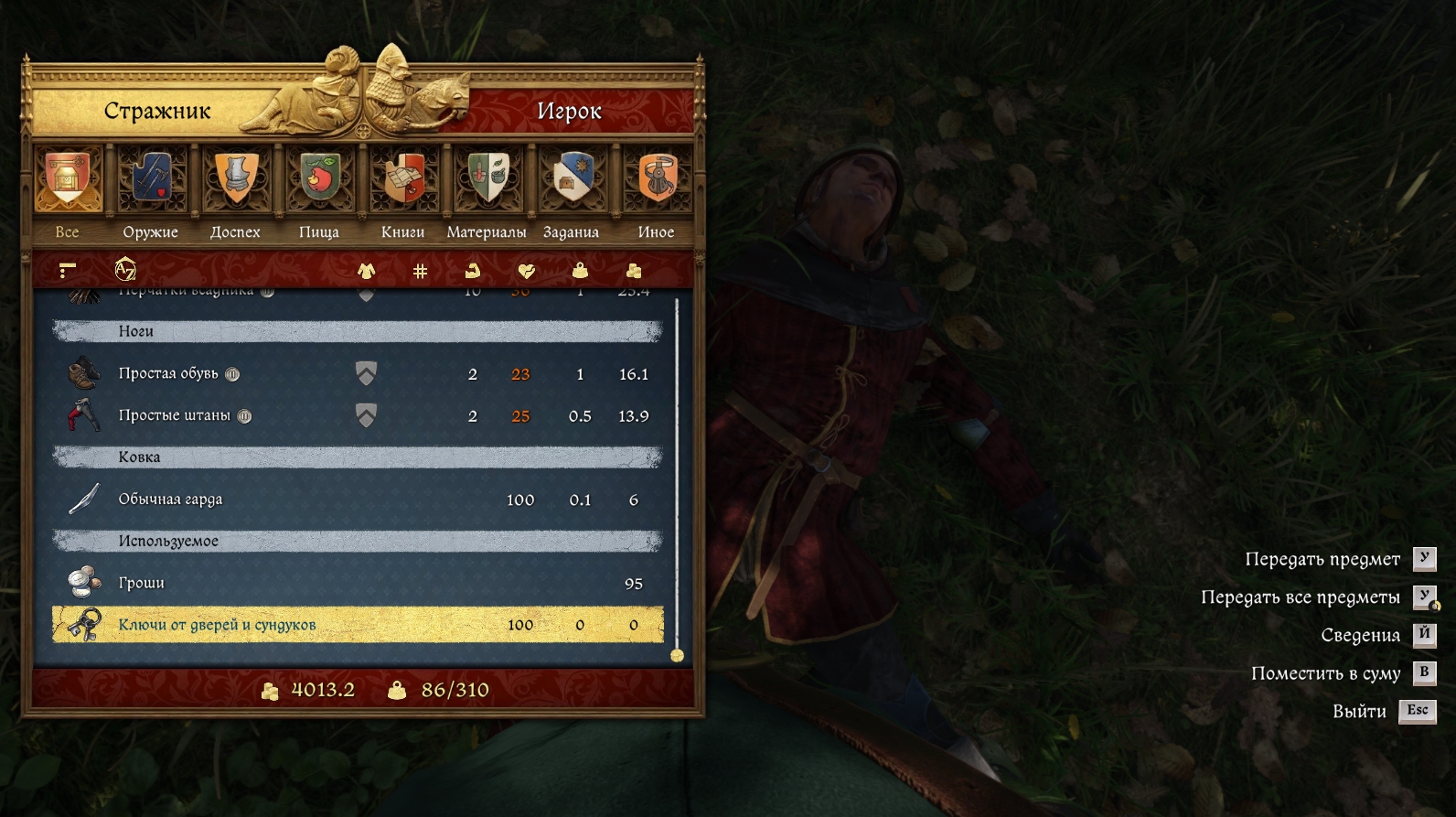Choose the Простые штаны item row
The height and width of the screenshot is (817, 1456).
coord(357,415)
